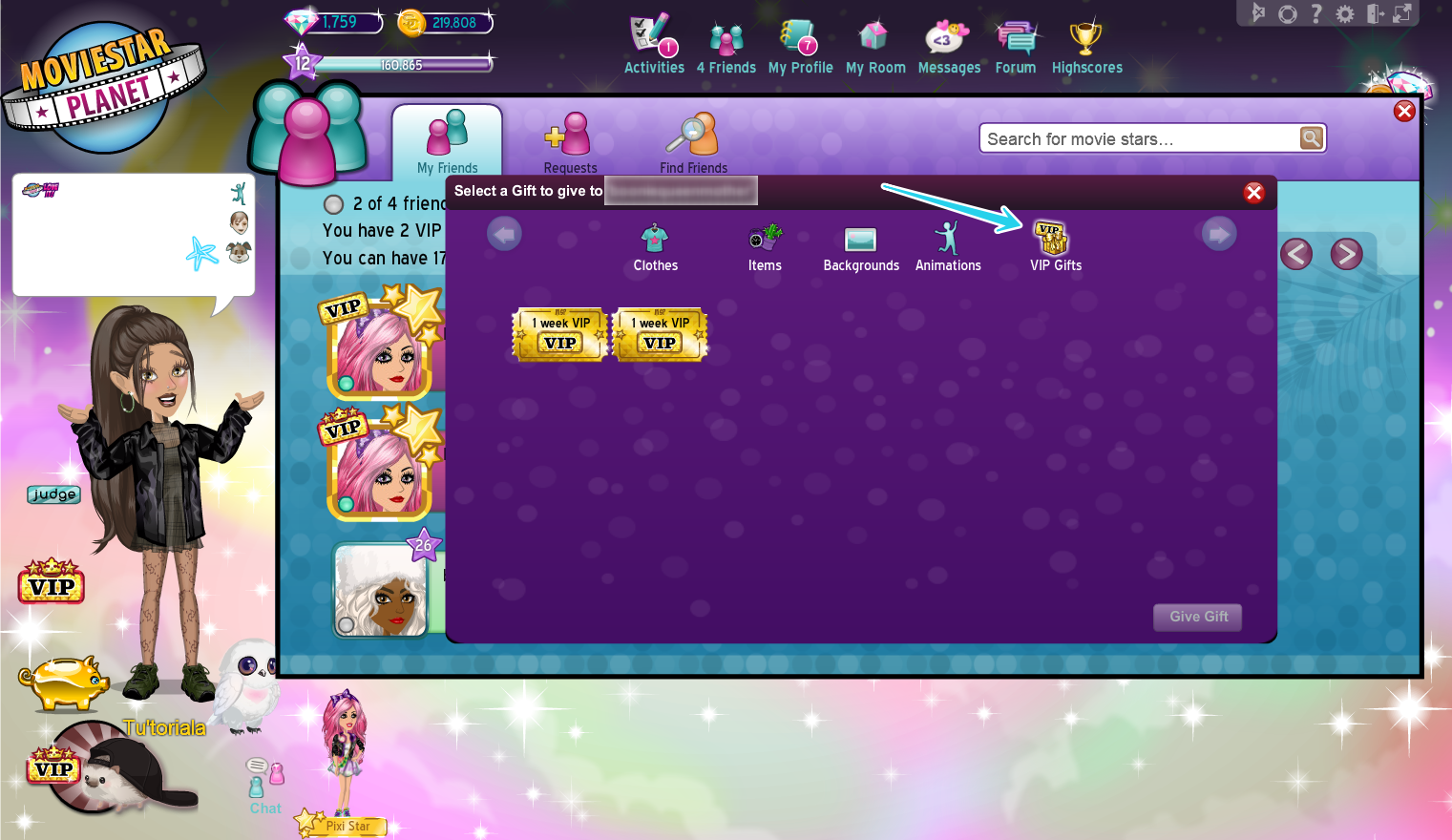Select the second 1 week VIP ticket

(659, 335)
